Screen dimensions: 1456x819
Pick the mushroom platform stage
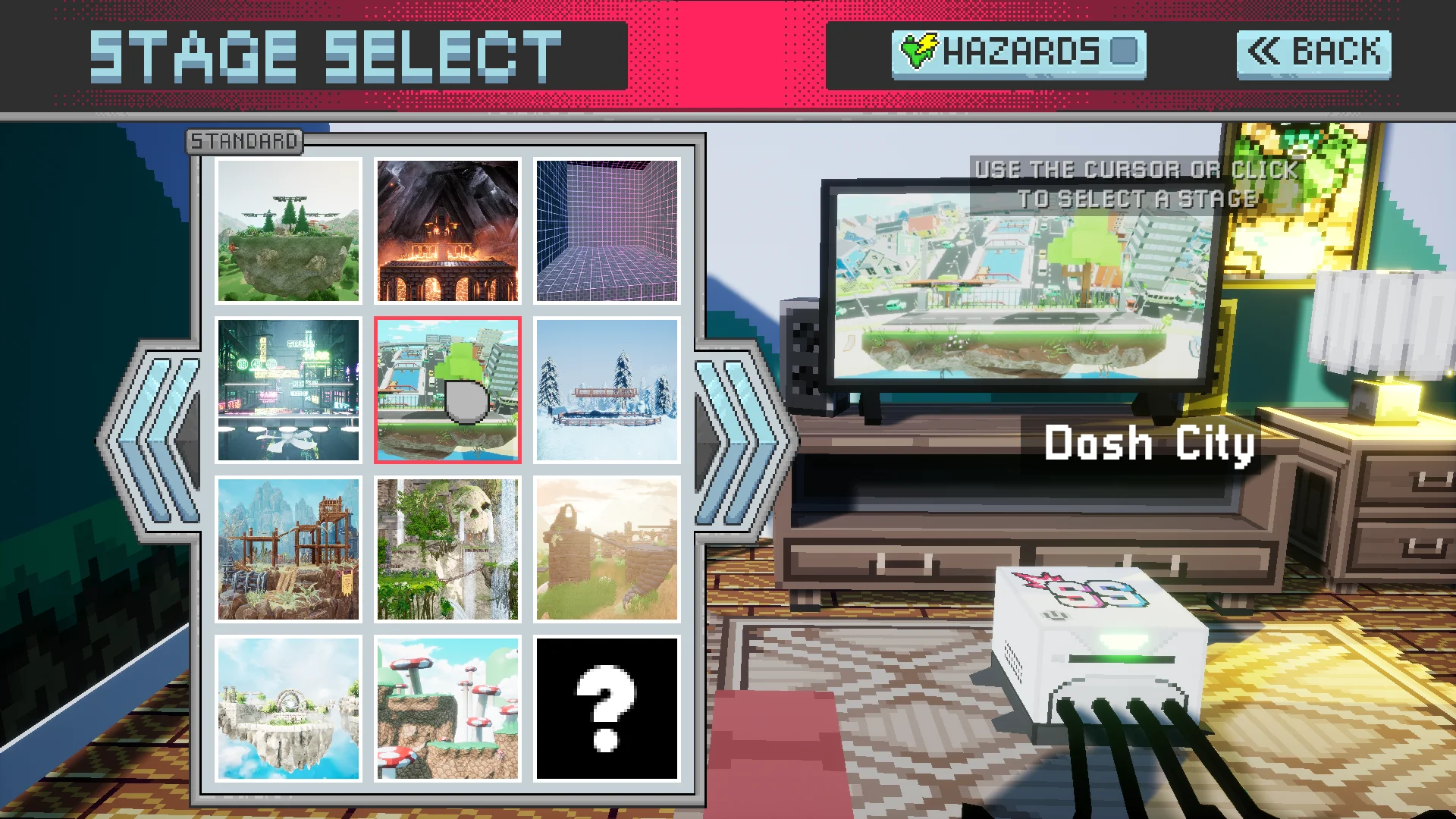click(x=447, y=709)
